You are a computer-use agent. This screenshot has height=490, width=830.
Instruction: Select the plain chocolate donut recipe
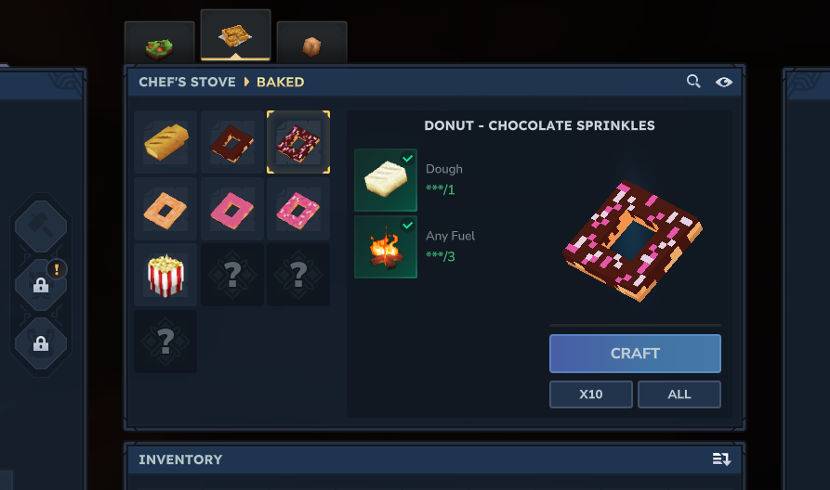click(x=232, y=142)
